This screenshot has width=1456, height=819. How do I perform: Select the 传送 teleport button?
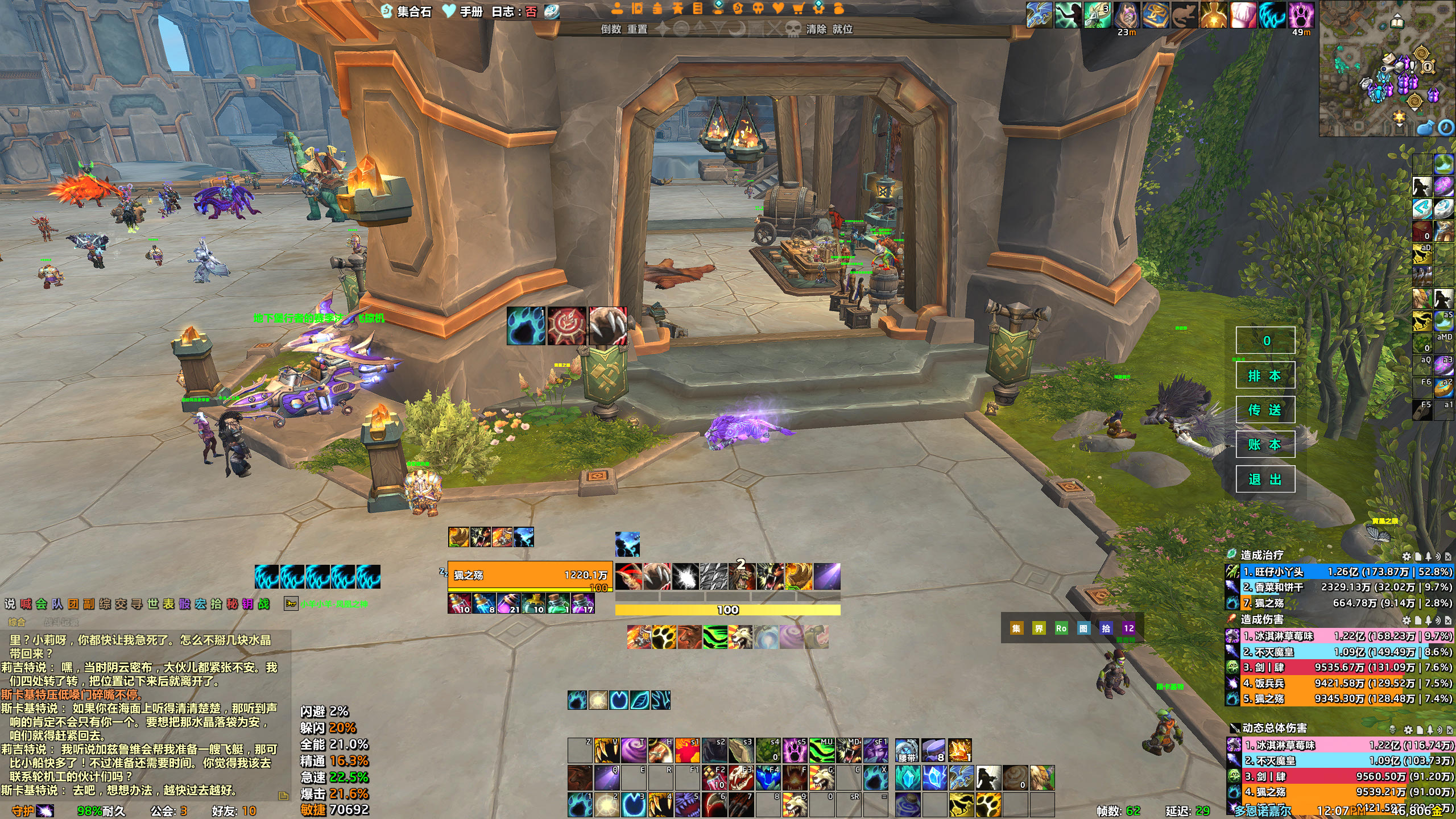pyautogui.click(x=1265, y=410)
